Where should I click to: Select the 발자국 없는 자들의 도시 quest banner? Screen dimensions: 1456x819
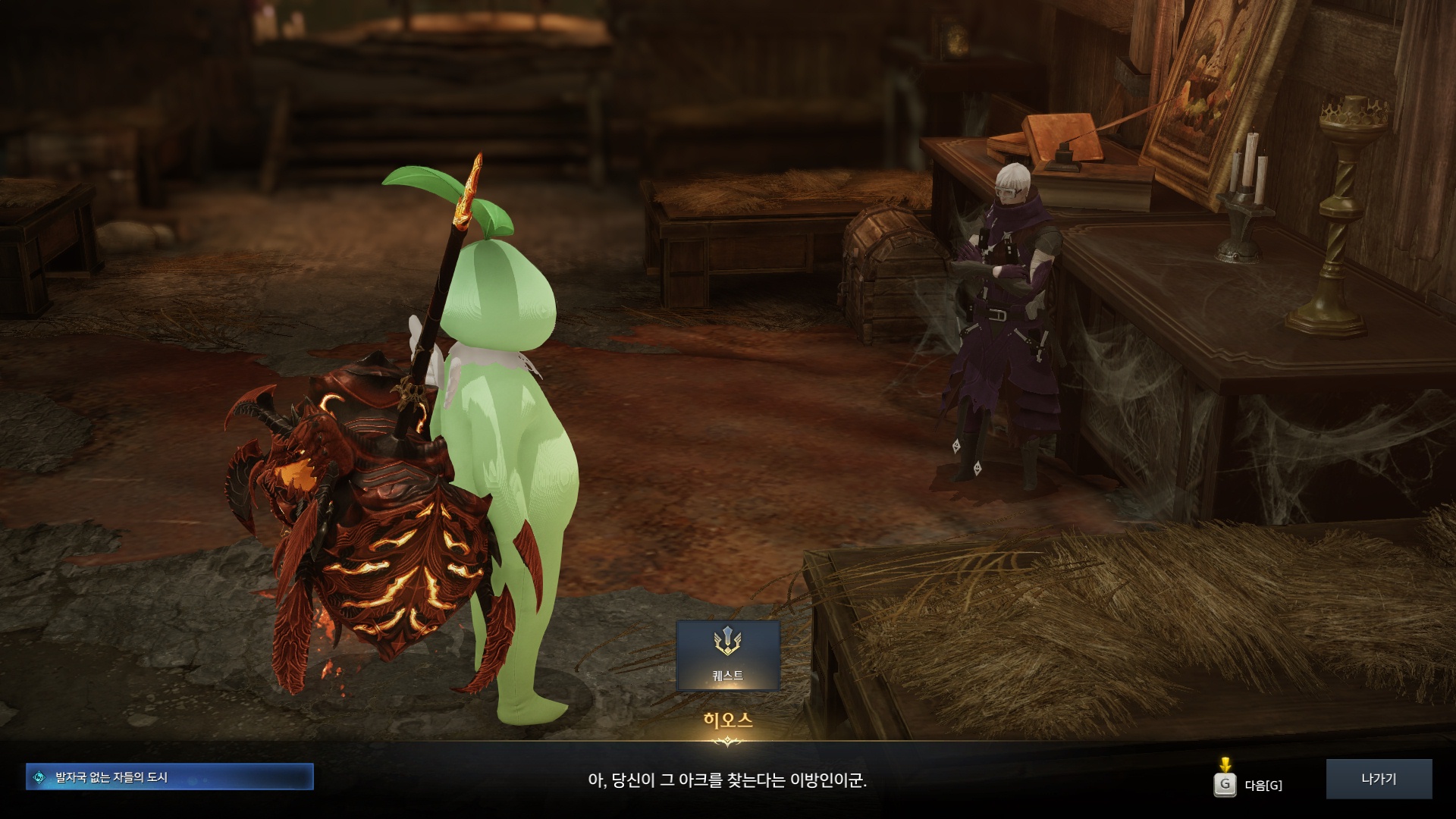(169, 777)
